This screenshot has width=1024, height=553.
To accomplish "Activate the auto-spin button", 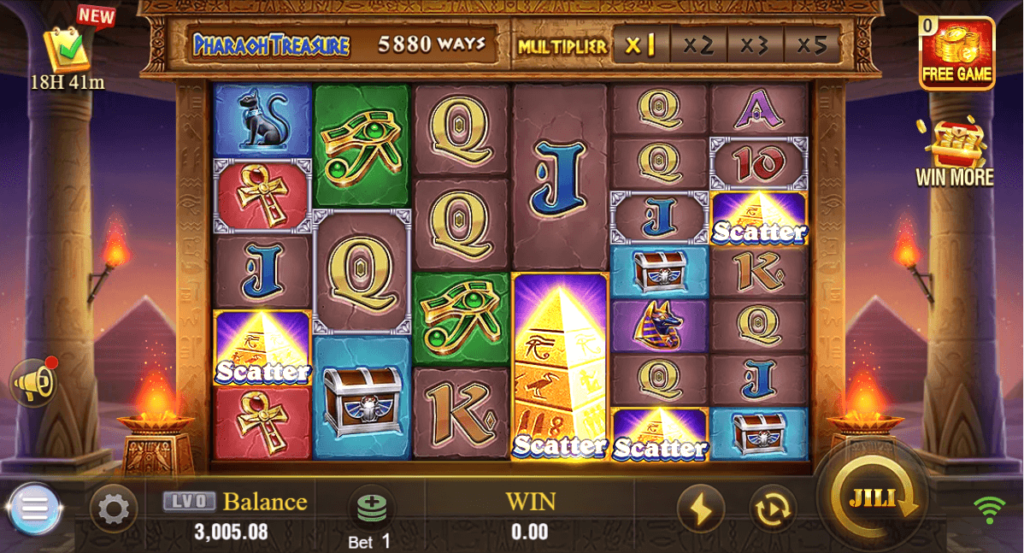I will pyautogui.click(x=771, y=510).
